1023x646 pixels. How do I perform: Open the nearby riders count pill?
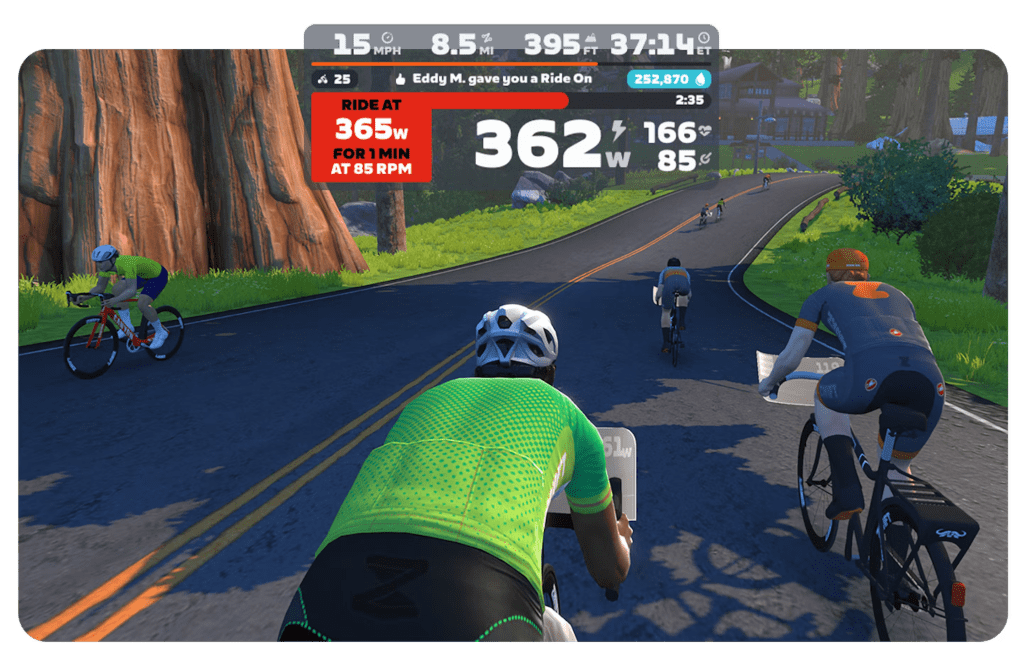335,79
